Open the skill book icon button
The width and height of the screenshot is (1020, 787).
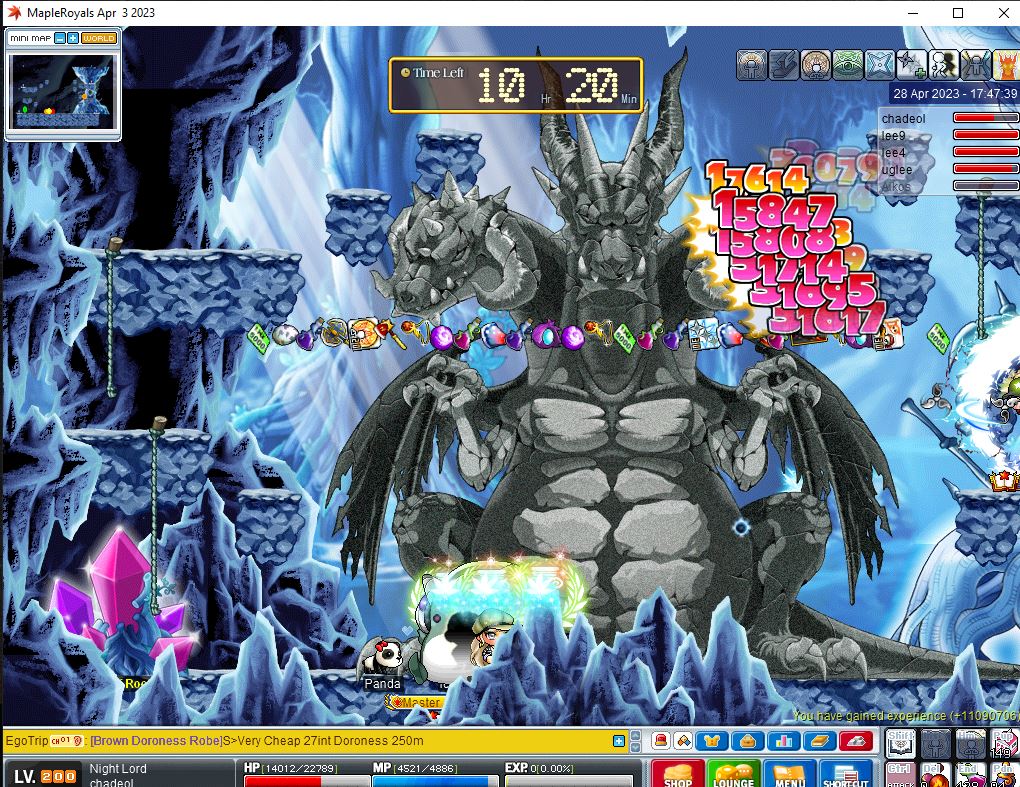(x=818, y=741)
